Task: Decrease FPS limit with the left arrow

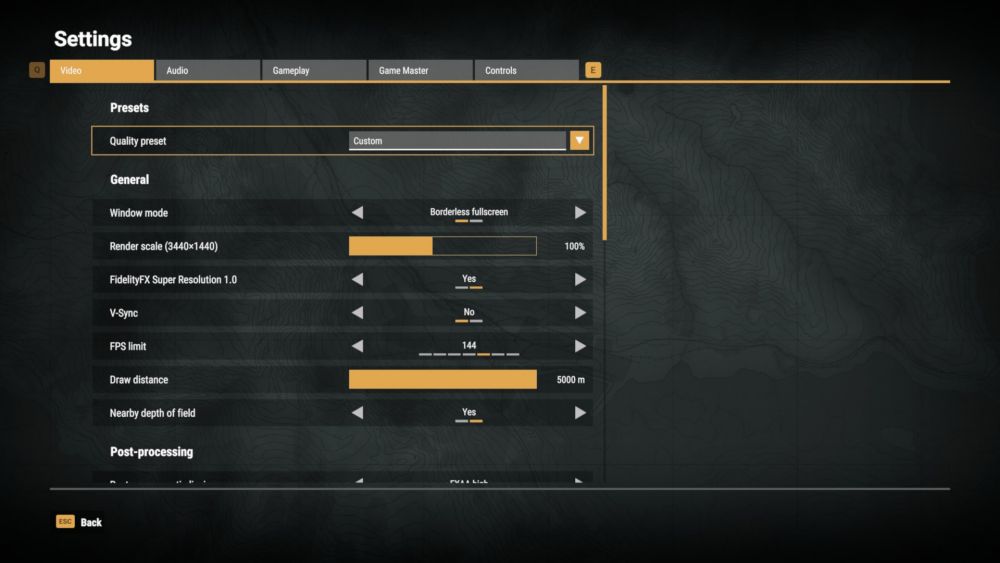Action: pos(358,346)
